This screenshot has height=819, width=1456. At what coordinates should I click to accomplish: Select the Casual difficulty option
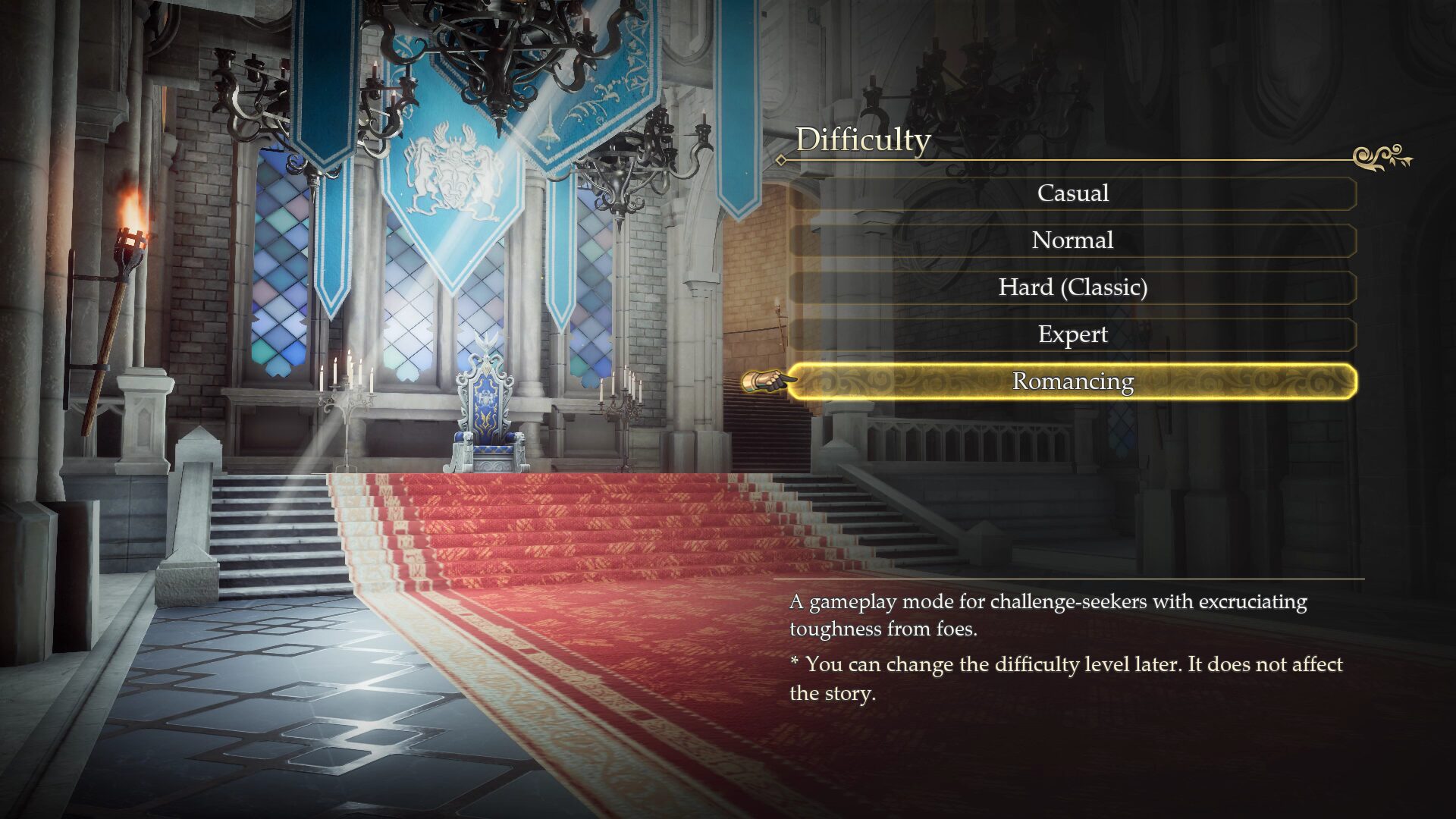(1072, 193)
